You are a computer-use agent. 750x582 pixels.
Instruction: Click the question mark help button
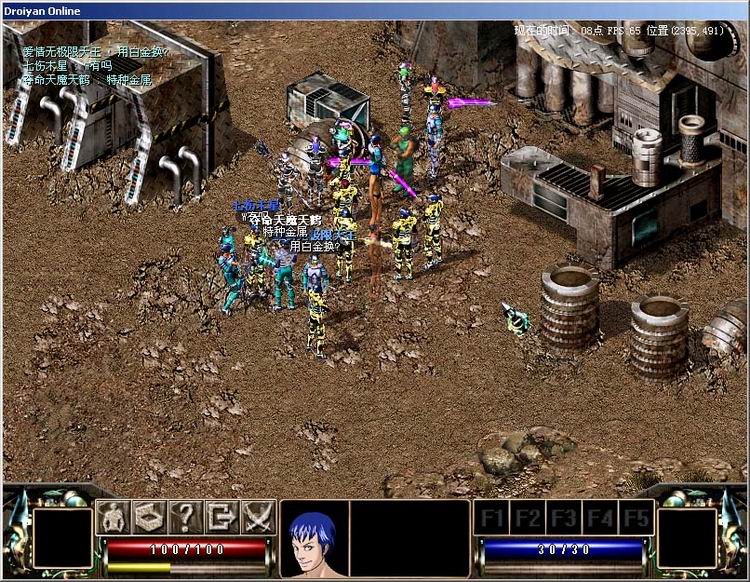pyautogui.click(x=186, y=517)
